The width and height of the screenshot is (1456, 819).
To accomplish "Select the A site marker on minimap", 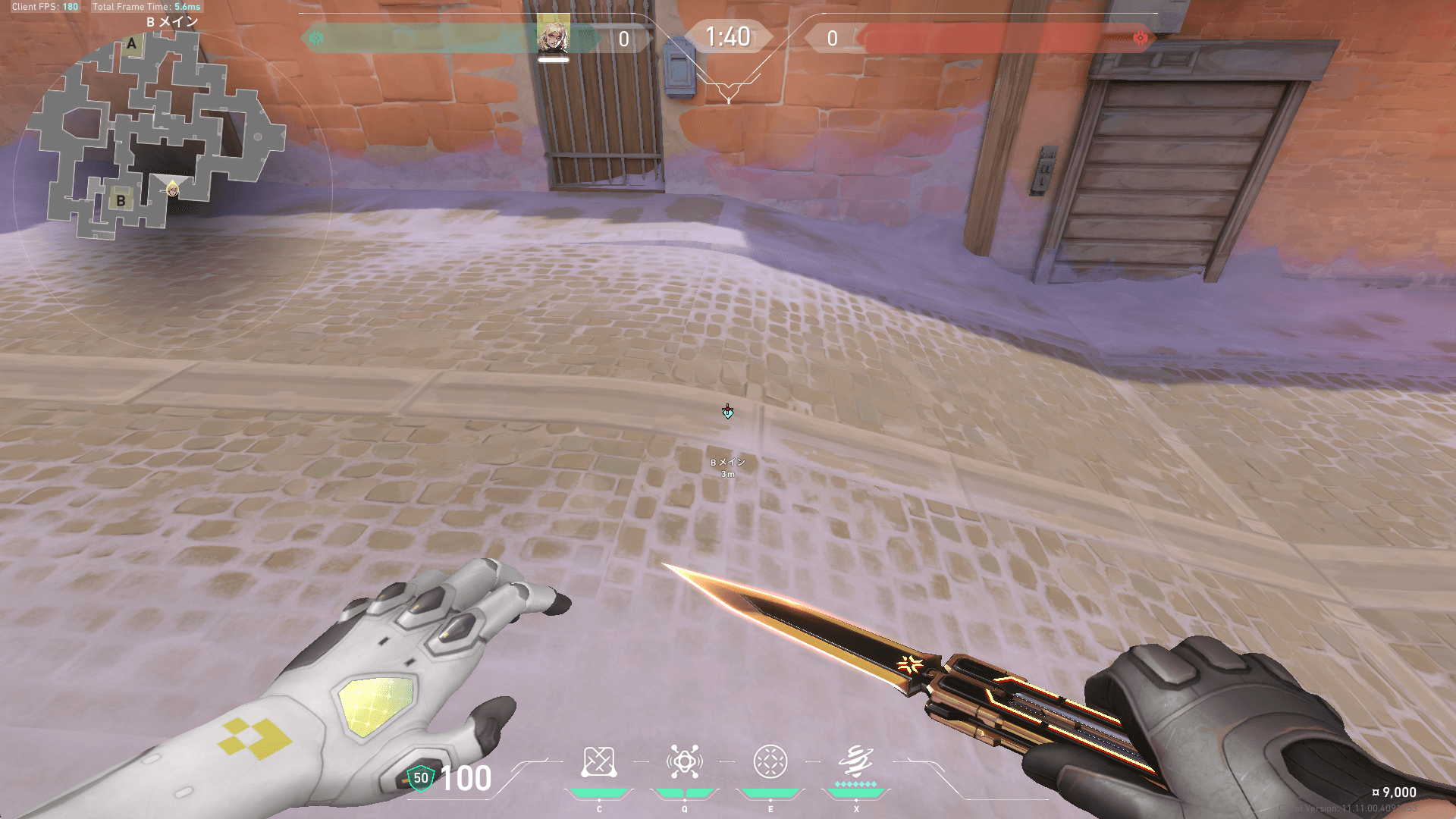I will [x=132, y=44].
